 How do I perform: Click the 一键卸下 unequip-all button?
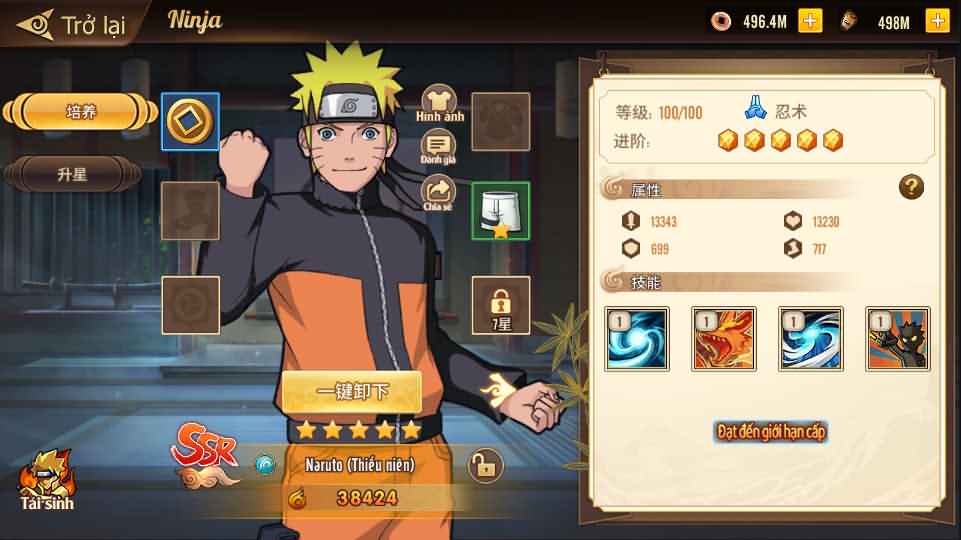pyautogui.click(x=351, y=390)
